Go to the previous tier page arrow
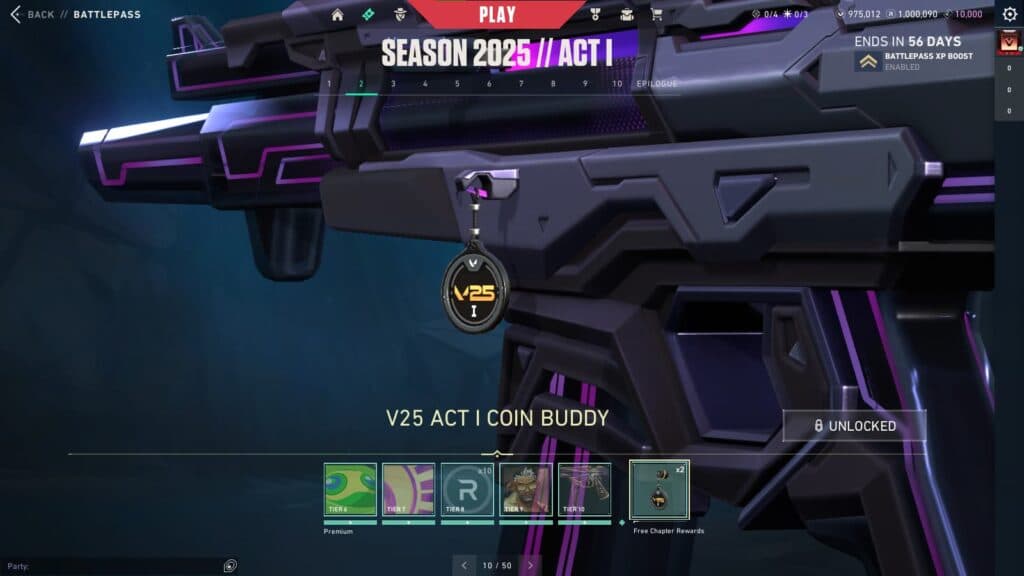 point(464,565)
